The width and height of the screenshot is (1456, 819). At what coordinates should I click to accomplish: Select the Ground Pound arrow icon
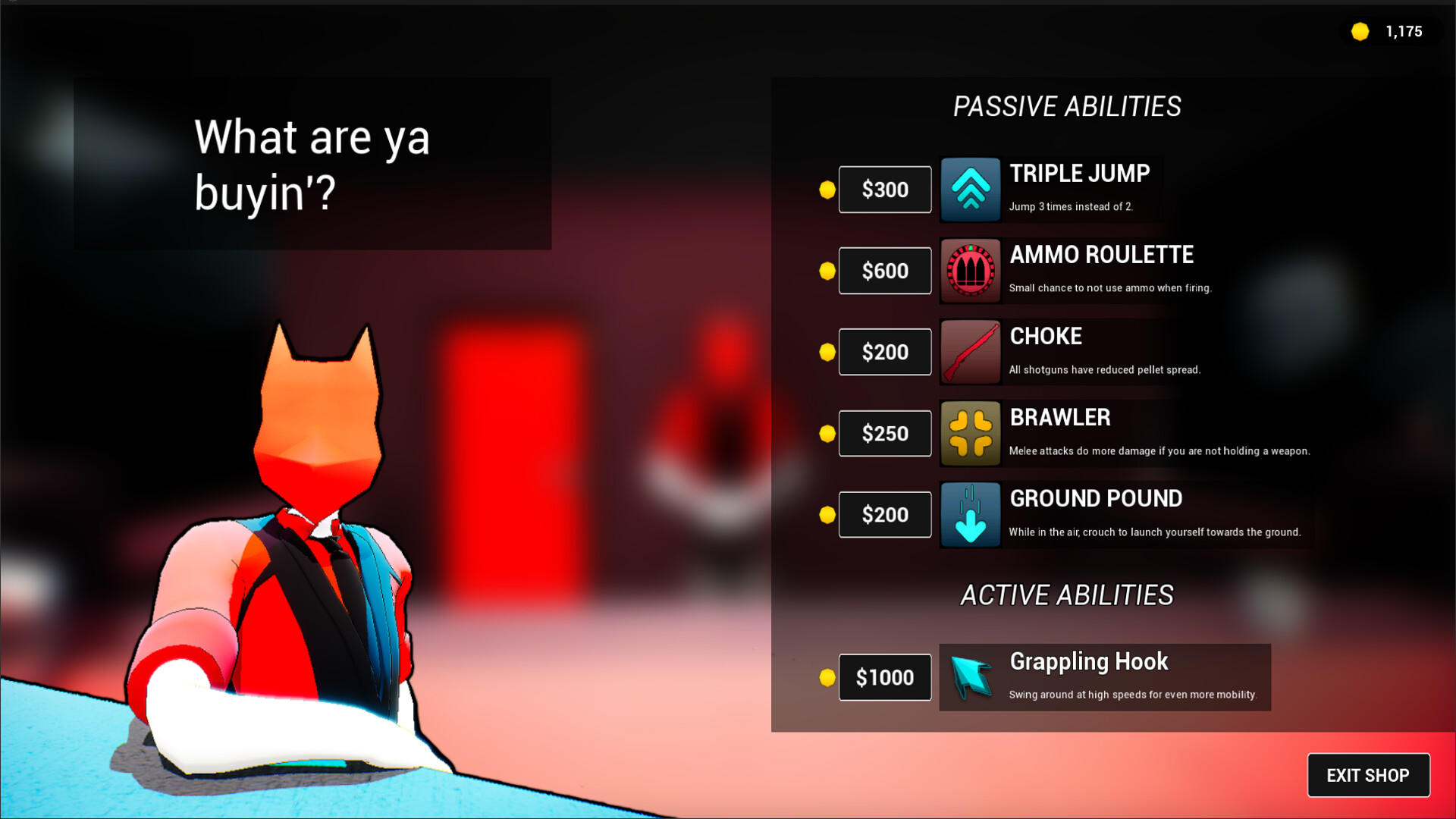pyautogui.click(x=971, y=515)
